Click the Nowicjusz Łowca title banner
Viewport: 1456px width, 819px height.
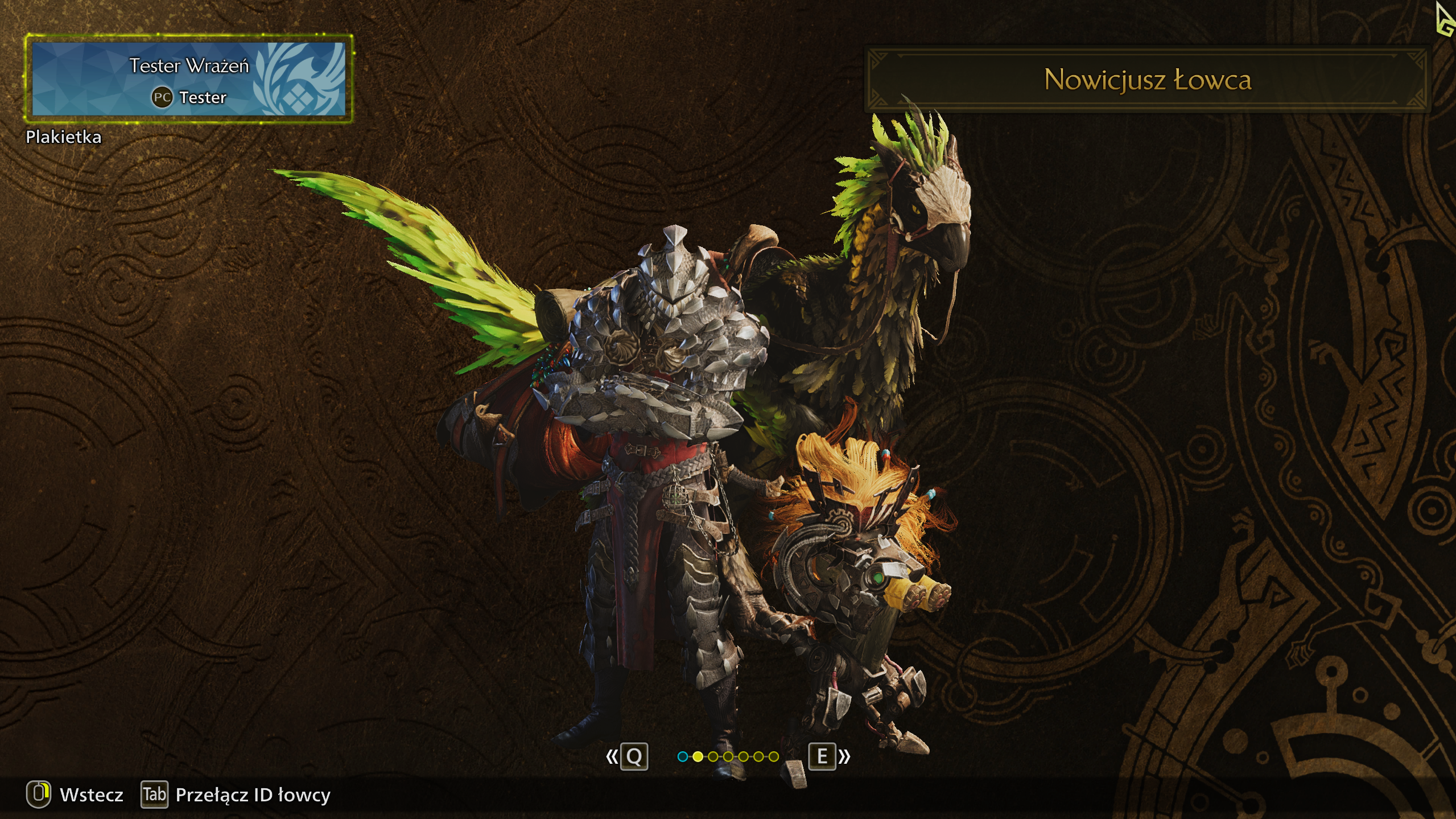tap(1147, 80)
